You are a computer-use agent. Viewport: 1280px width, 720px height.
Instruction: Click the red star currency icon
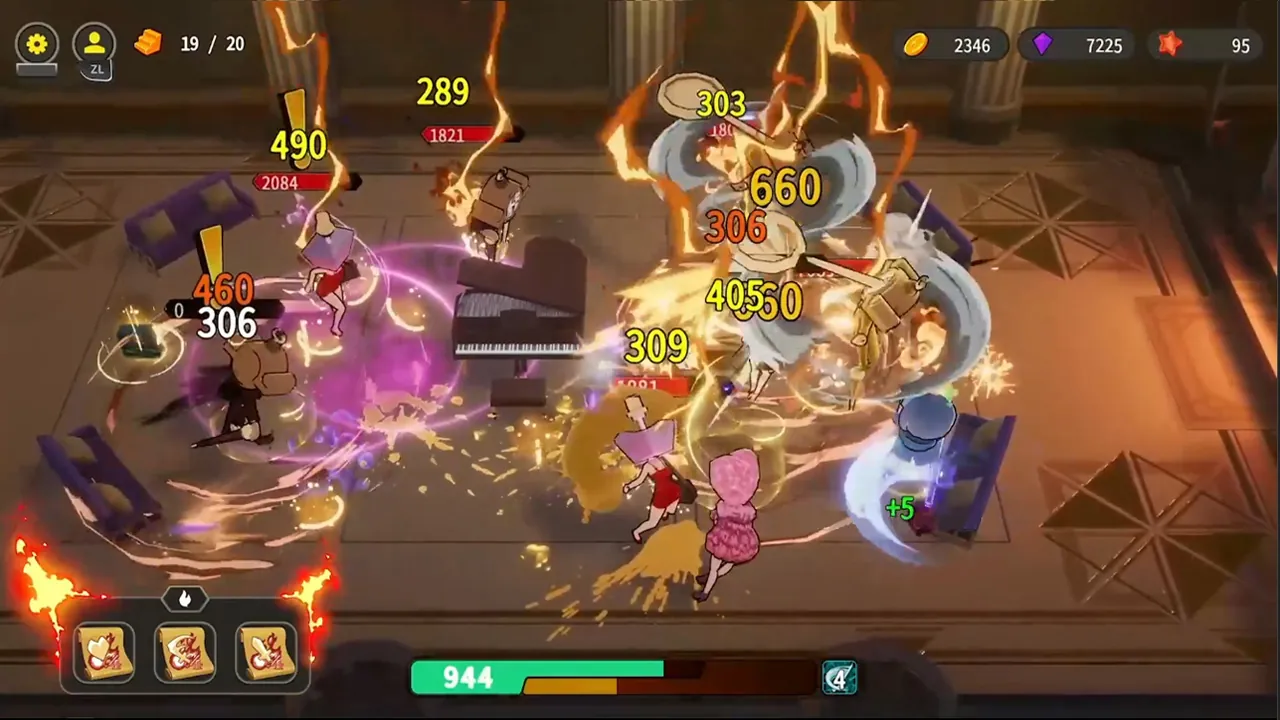click(x=1171, y=43)
